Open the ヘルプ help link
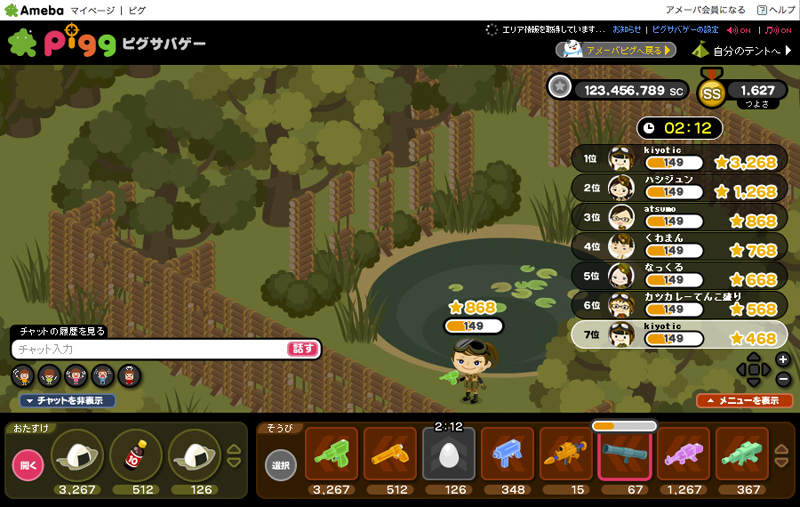The height and width of the screenshot is (507, 800). pos(775,9)
